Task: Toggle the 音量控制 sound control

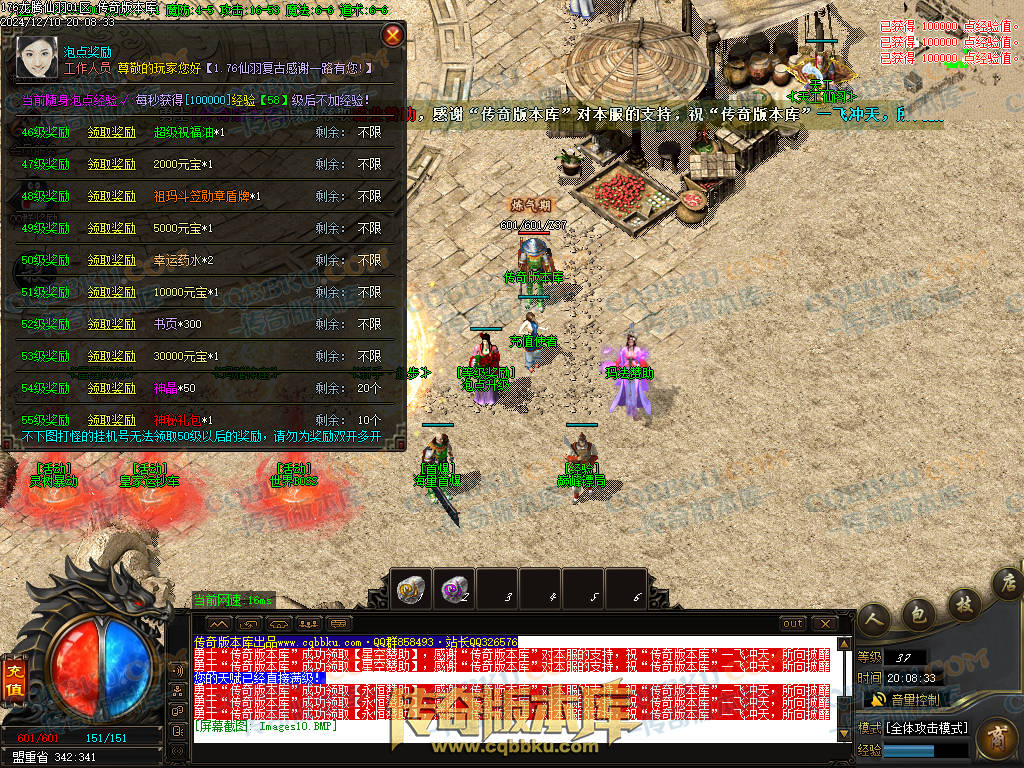Action: click(908, 699)
